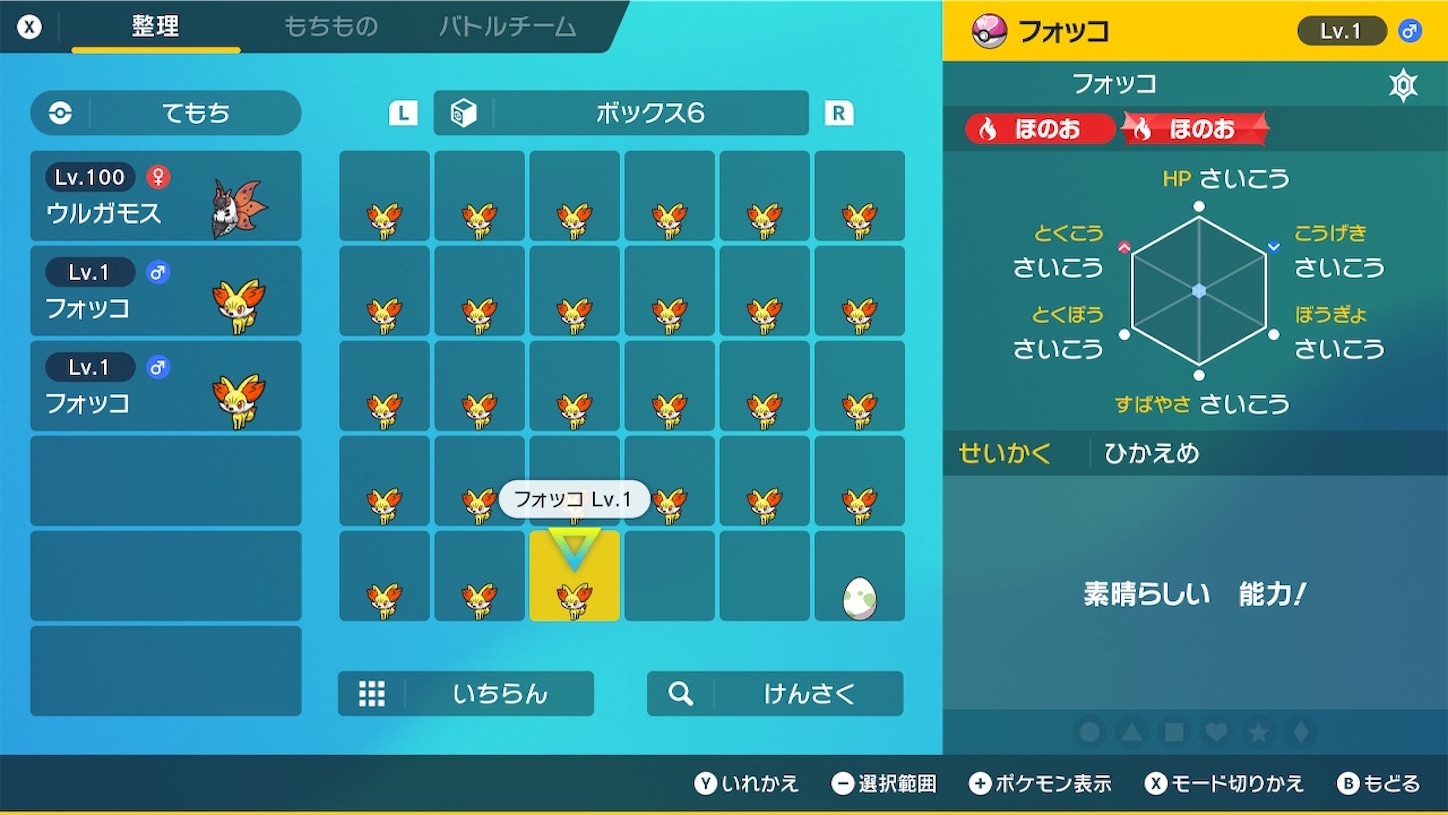Switch to the もちもの tab

click(x=331, y=27)
